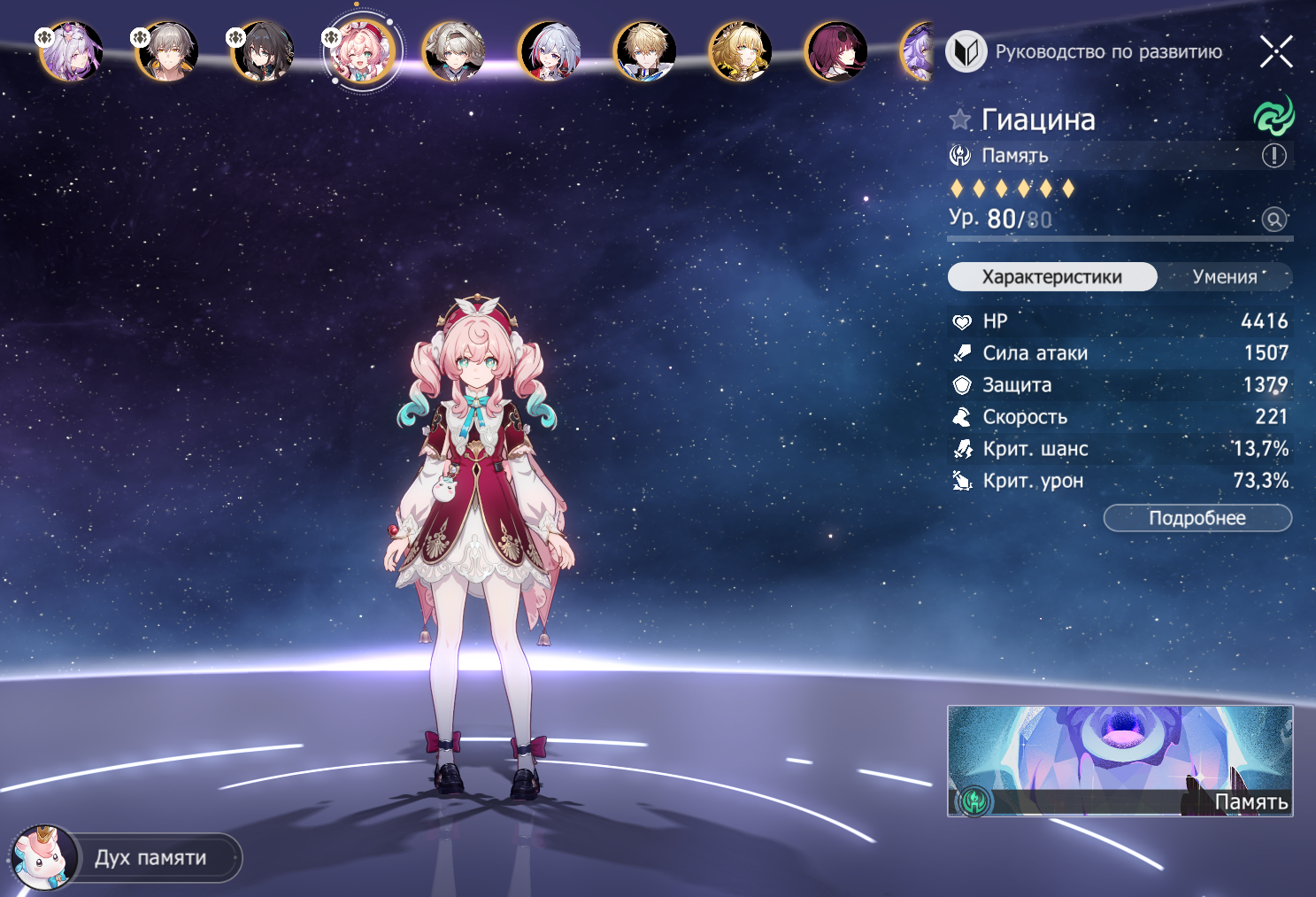
Task: Select the Характеристики tab
Action: pos(1051,277)
